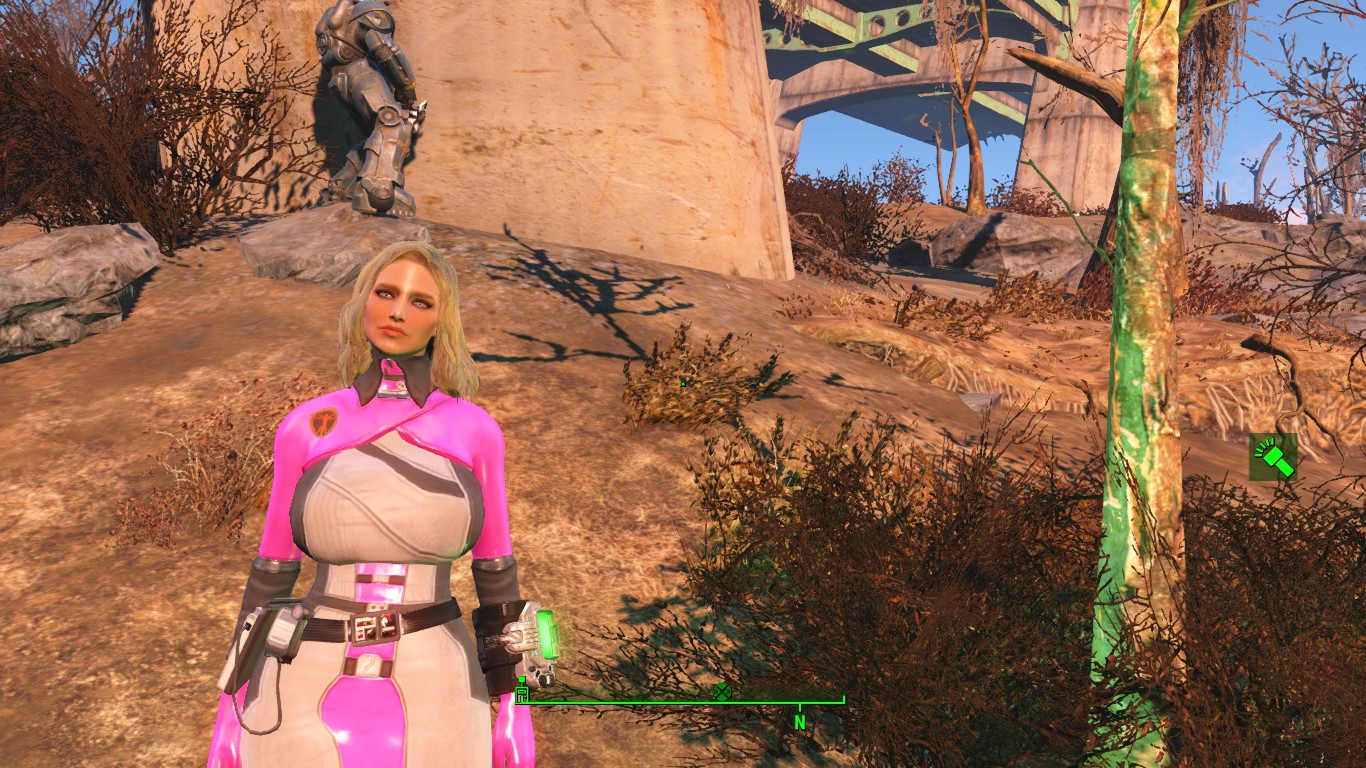This screenshot has width=1366, height=768.
Task: Select the crossed-circle marker on the compass
Action: (721, 691)
